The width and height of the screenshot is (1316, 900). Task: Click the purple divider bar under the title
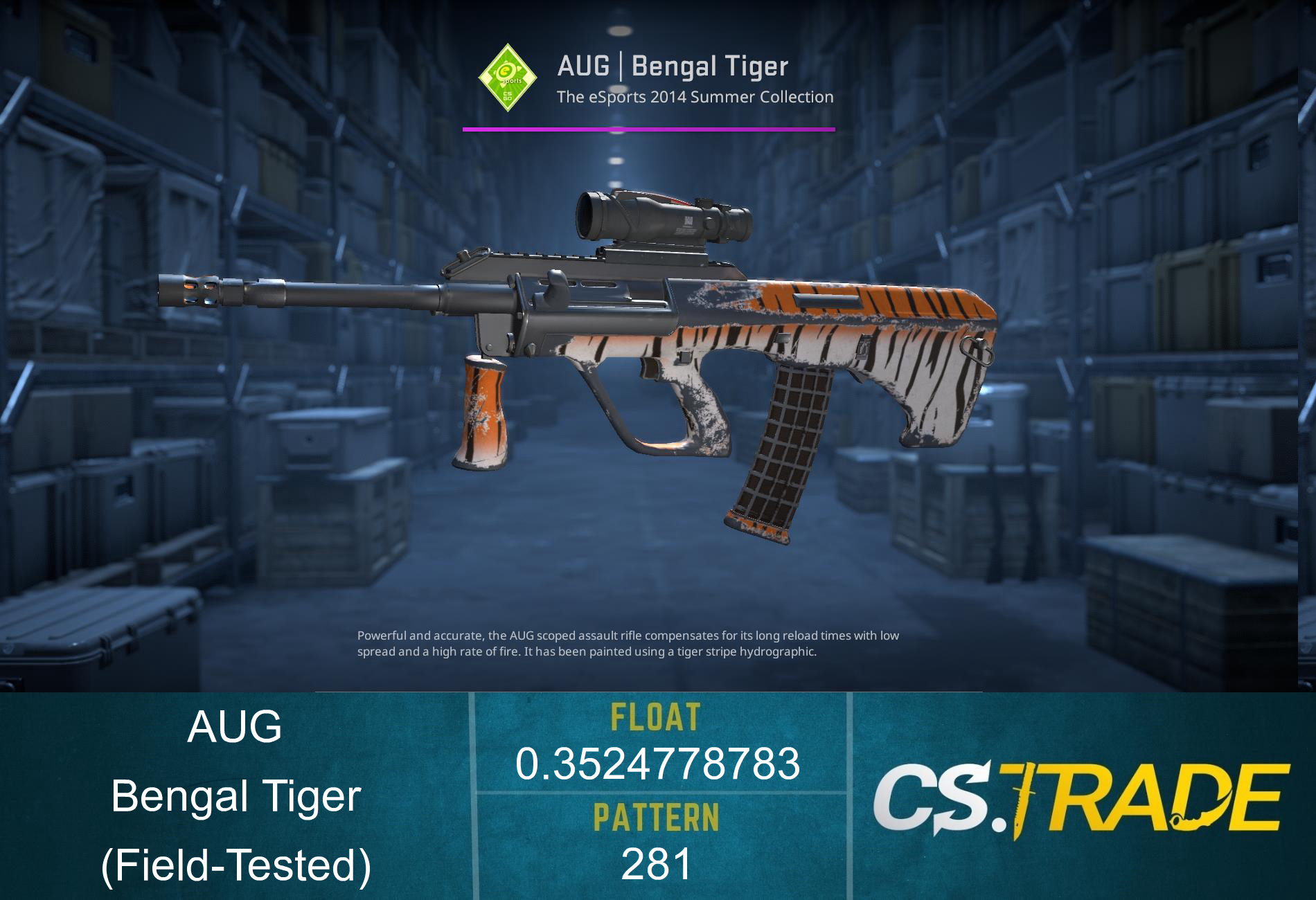pos(648,128)
